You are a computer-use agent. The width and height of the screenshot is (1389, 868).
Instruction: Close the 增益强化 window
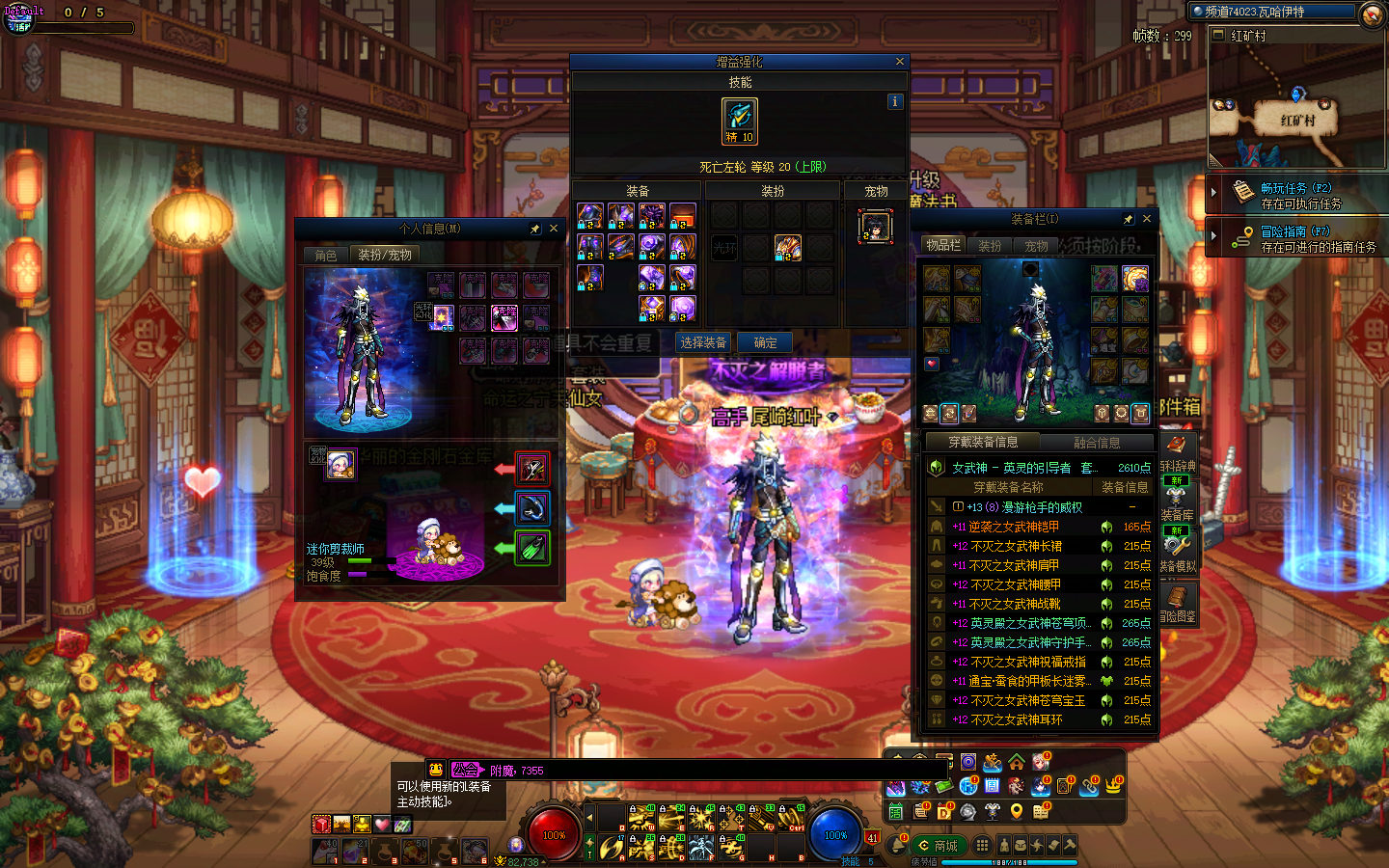click(x=900, y=62)
